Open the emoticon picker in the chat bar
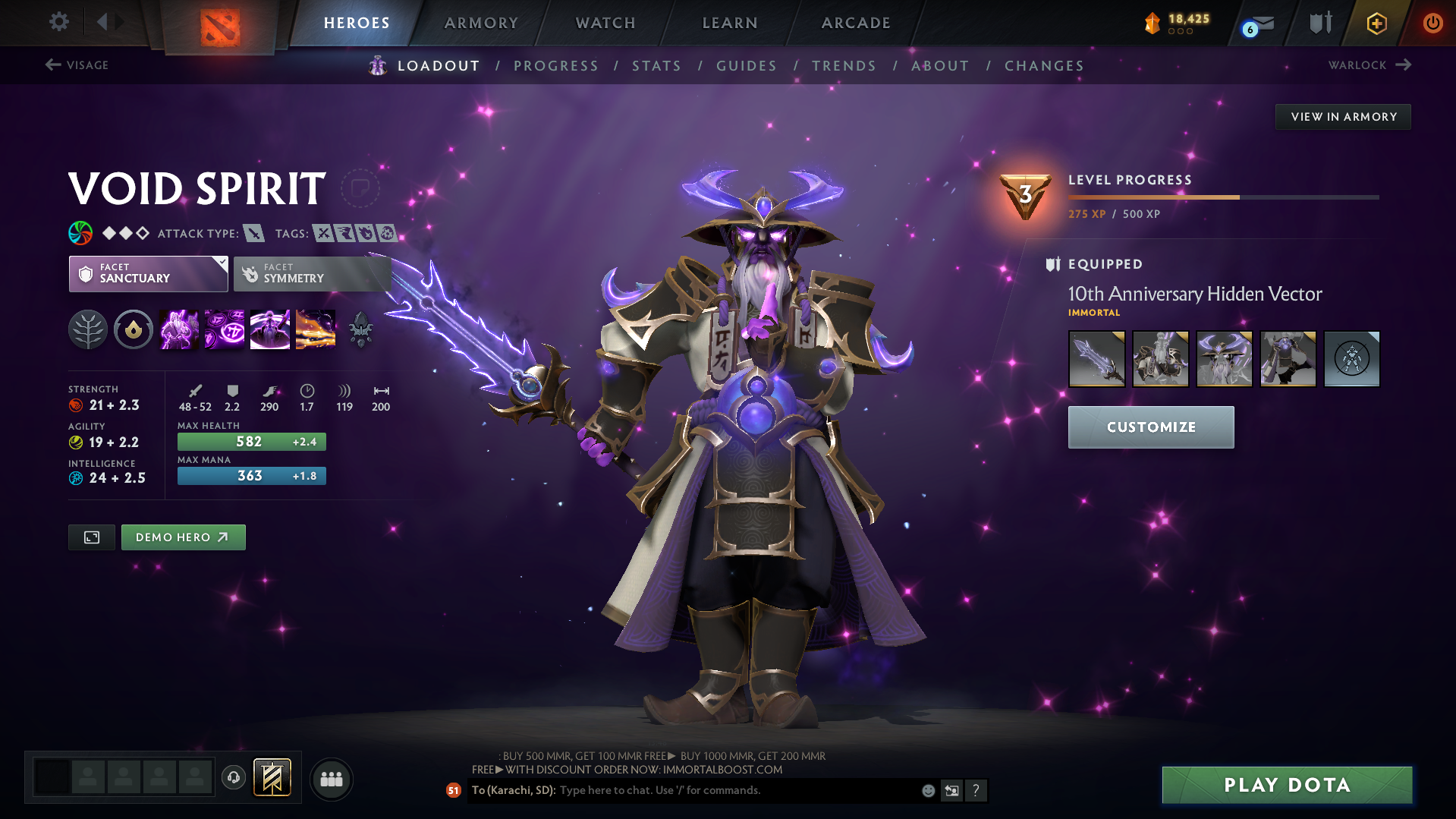 coord(927,790)
